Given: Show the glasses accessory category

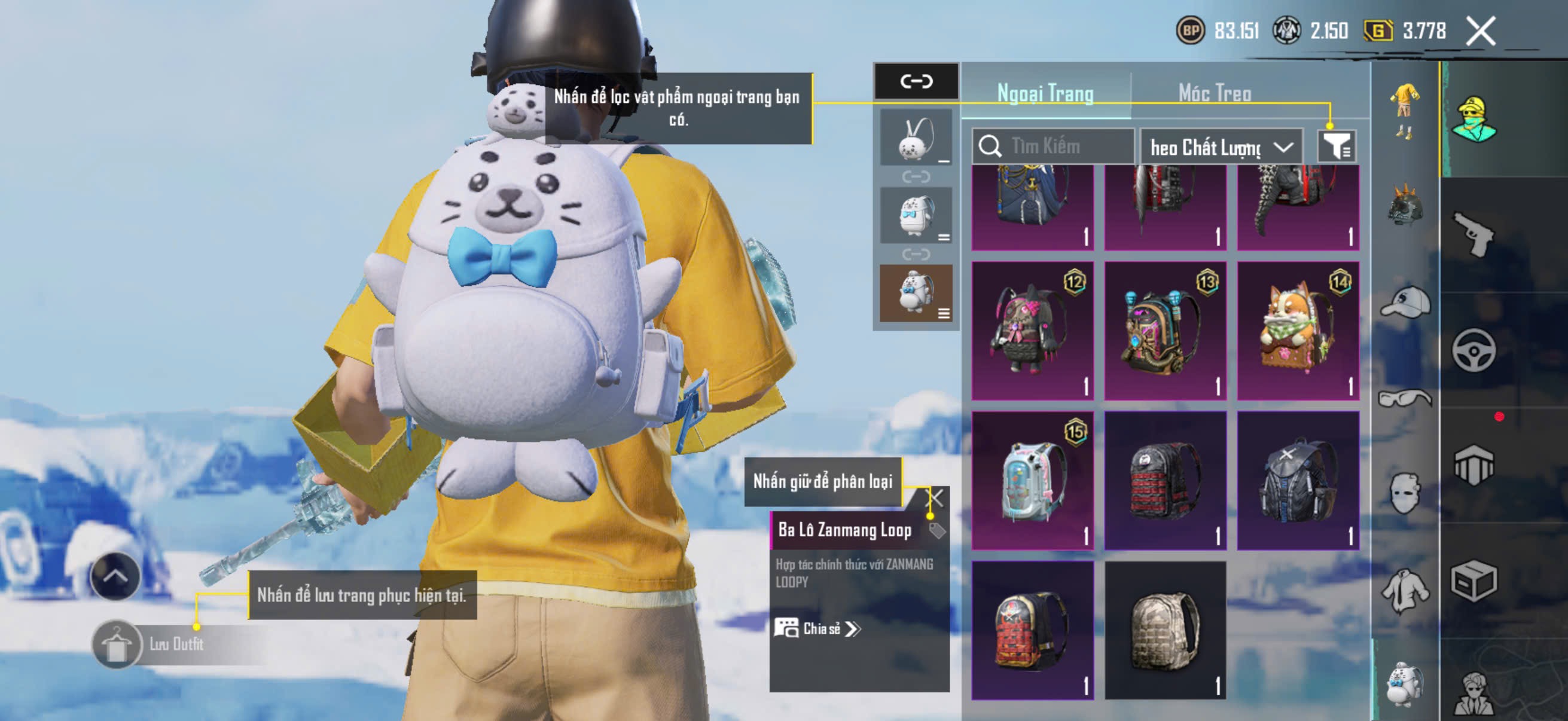Looking at the screenshot, I should [1405, 399].
